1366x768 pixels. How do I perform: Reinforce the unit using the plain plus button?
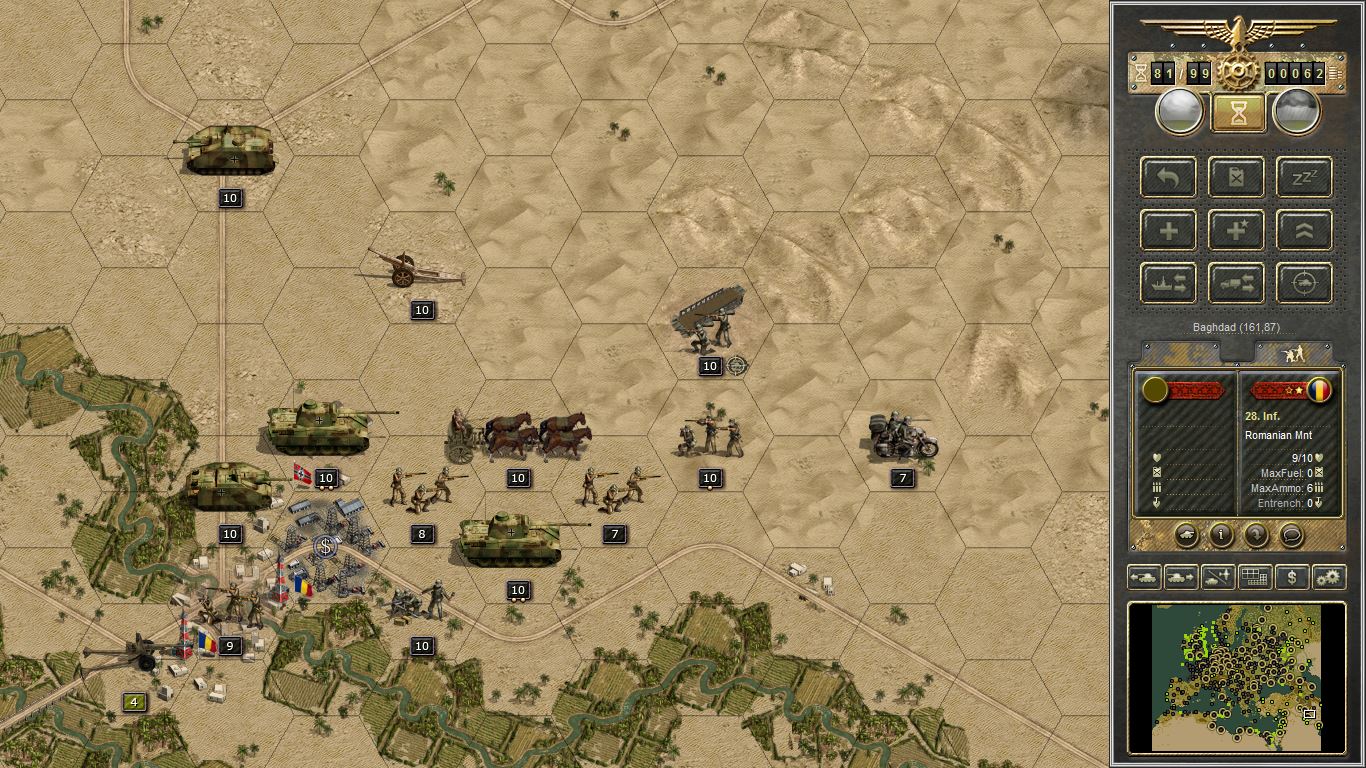tap(1168, 231)
